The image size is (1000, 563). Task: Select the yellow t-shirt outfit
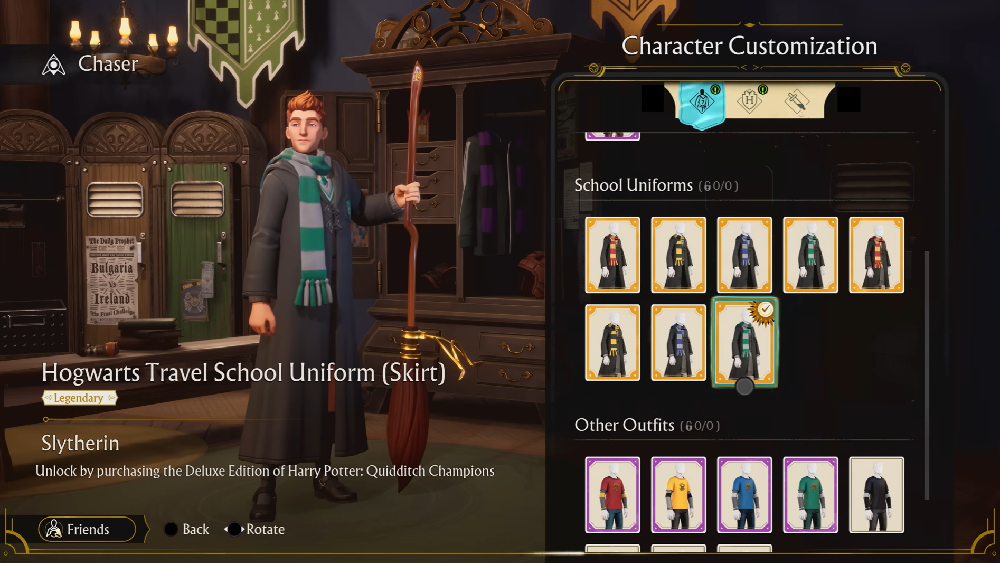(x=678, y=494)
